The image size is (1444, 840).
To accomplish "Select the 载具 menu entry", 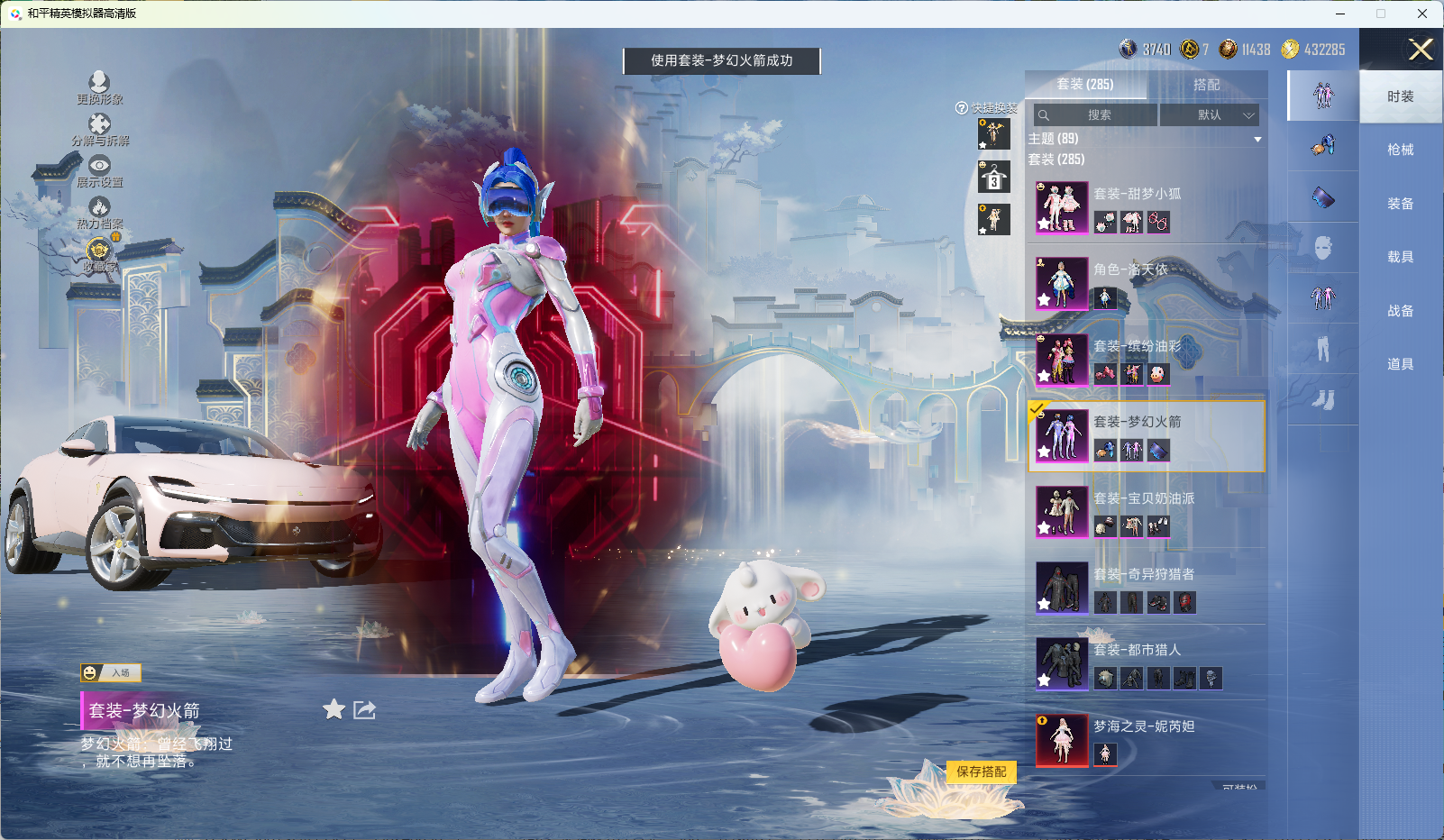I will coord(1400,257).
